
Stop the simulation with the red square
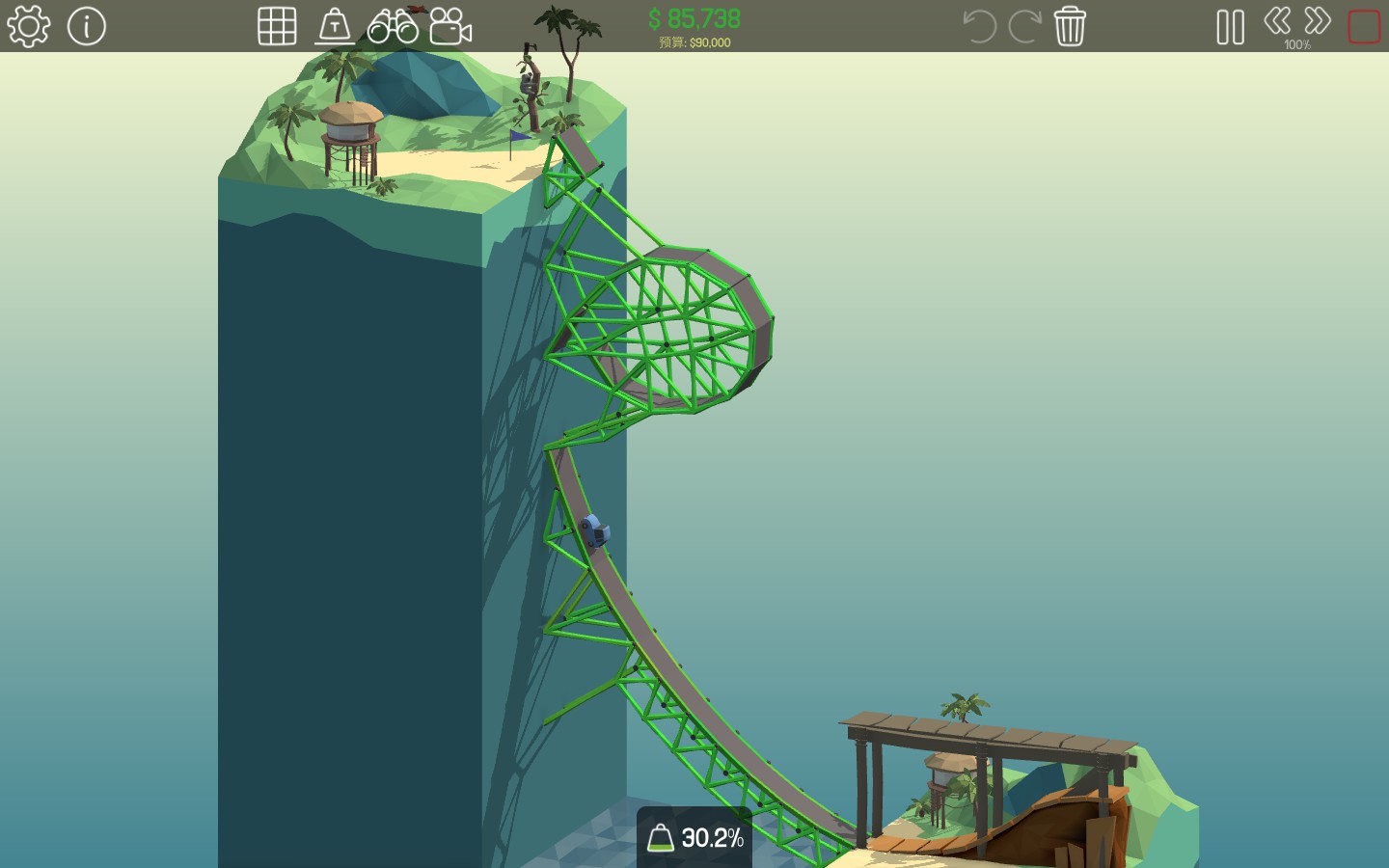tap(1364, 26)
